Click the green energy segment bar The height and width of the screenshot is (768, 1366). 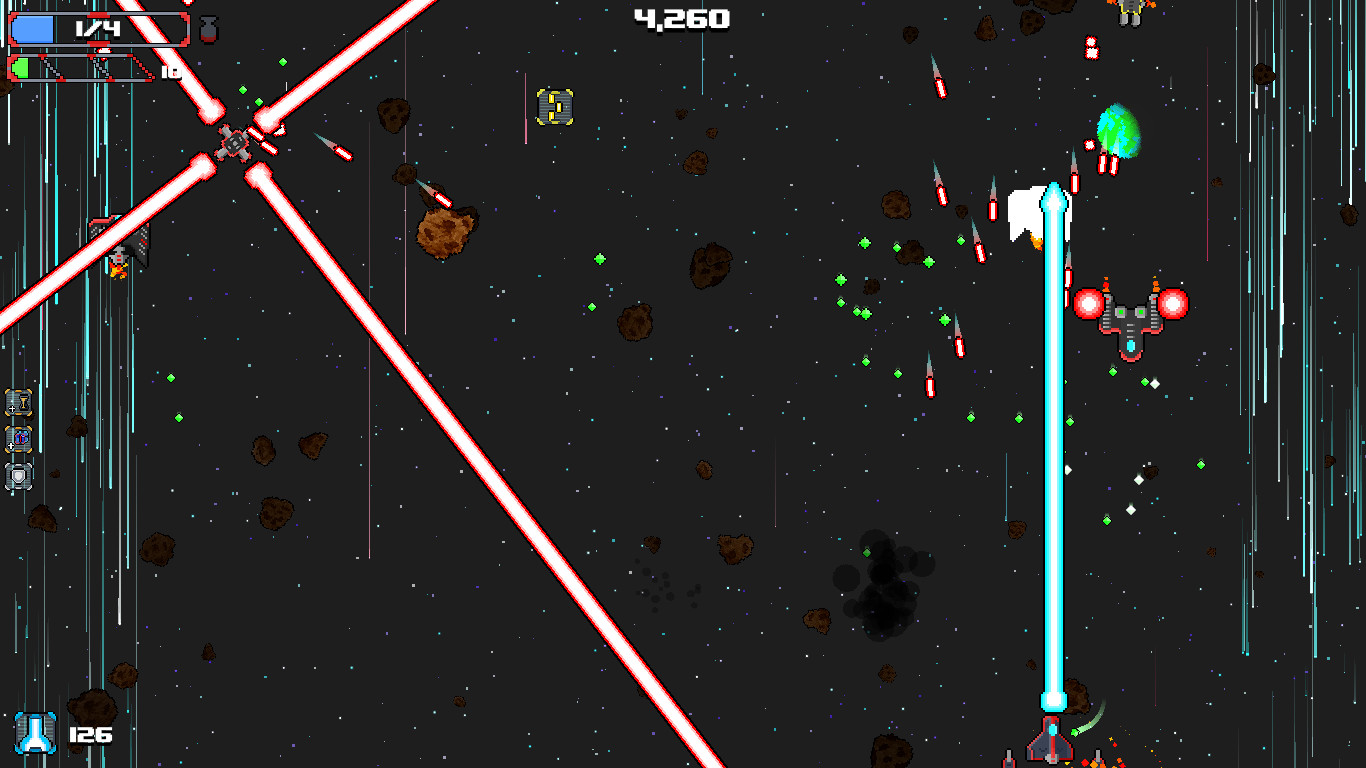coord(22,68)
